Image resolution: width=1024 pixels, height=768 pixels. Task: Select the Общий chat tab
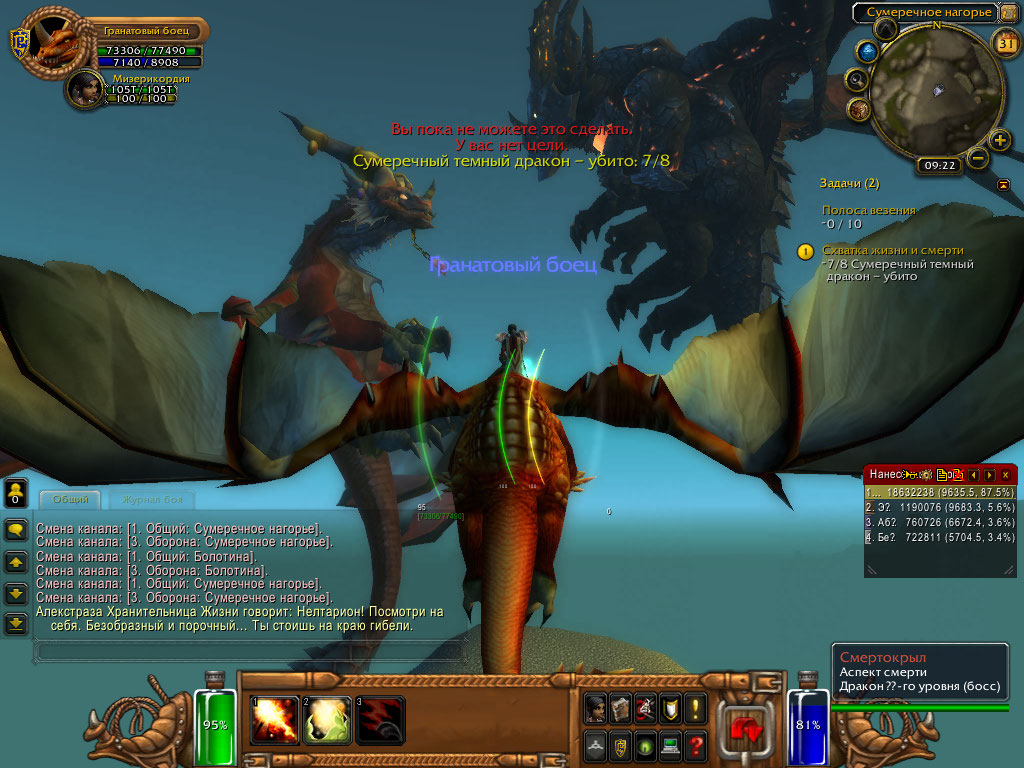coord(70,499)
